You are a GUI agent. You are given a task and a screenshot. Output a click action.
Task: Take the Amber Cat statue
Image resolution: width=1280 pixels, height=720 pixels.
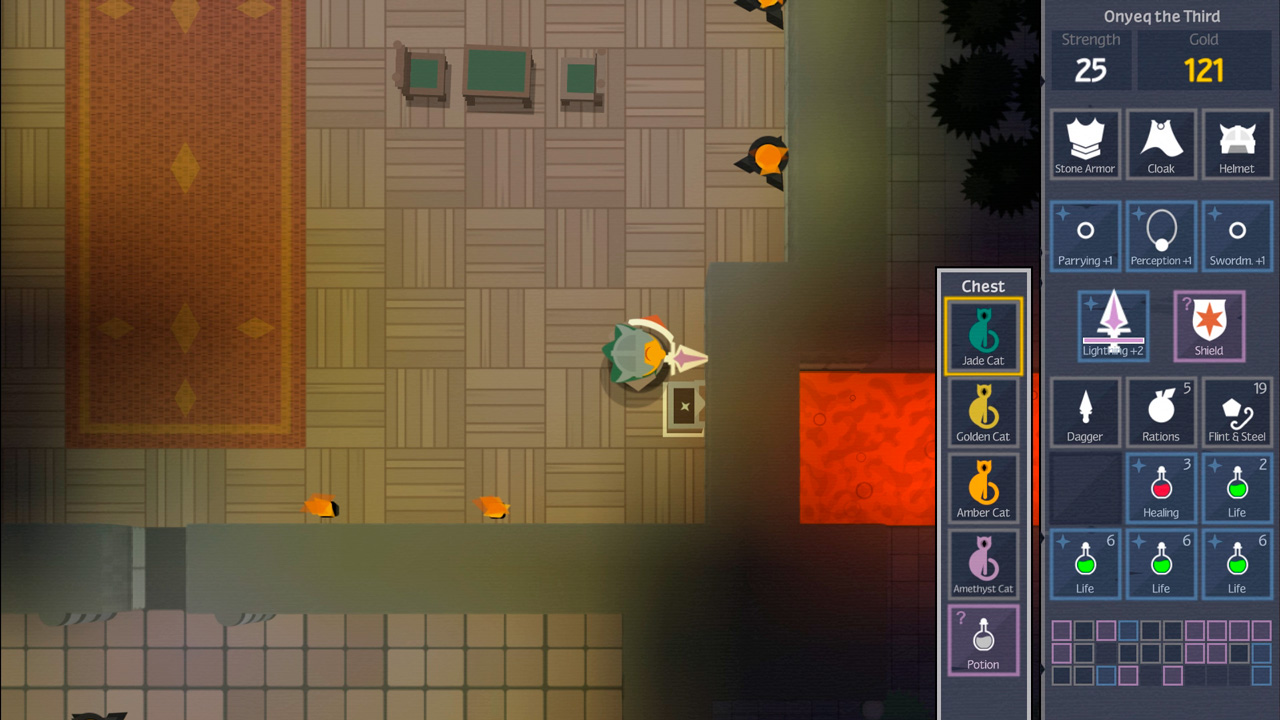(x=983, y=488)
